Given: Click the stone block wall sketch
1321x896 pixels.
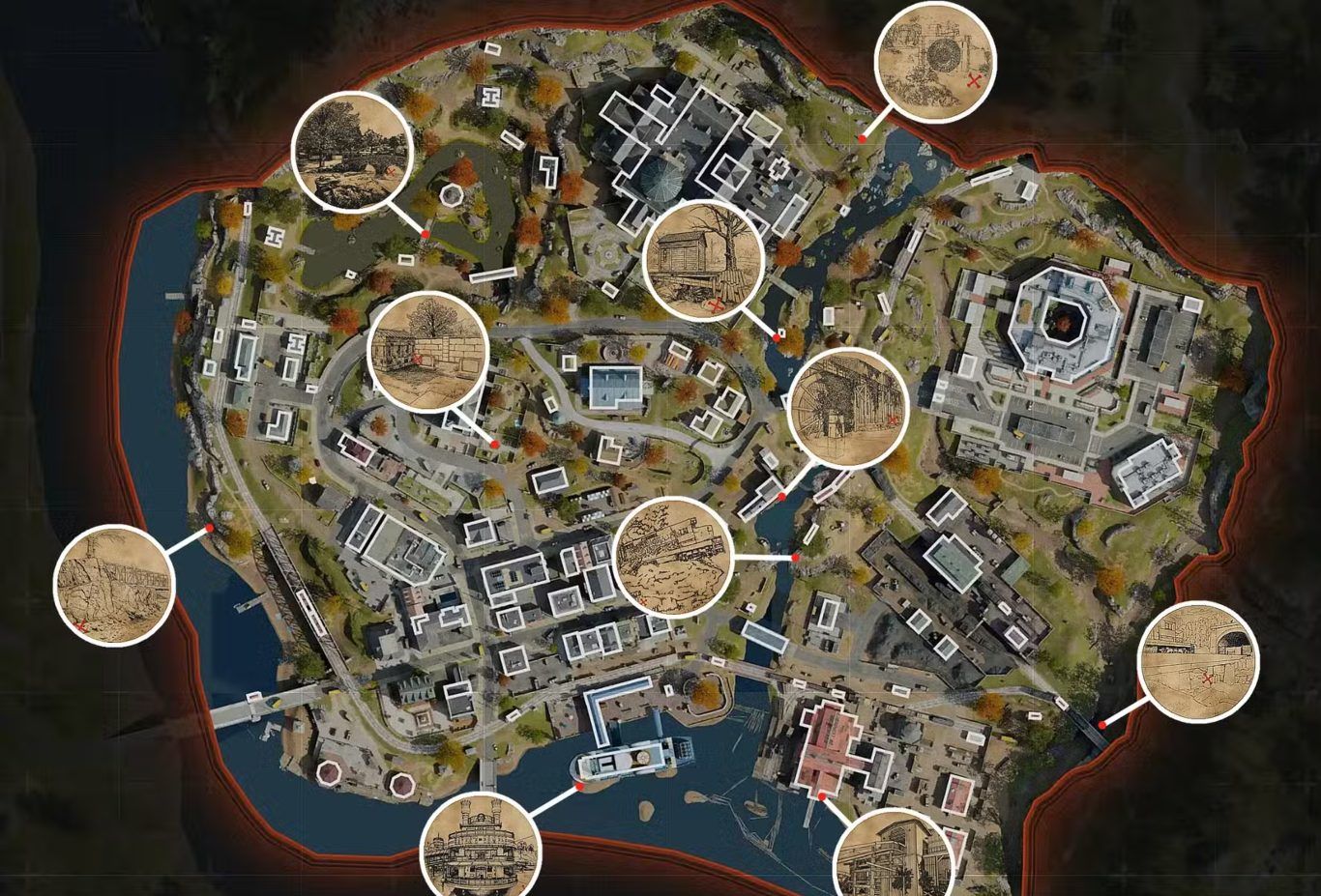Looking at the screenshot, I should coord(428,352).
